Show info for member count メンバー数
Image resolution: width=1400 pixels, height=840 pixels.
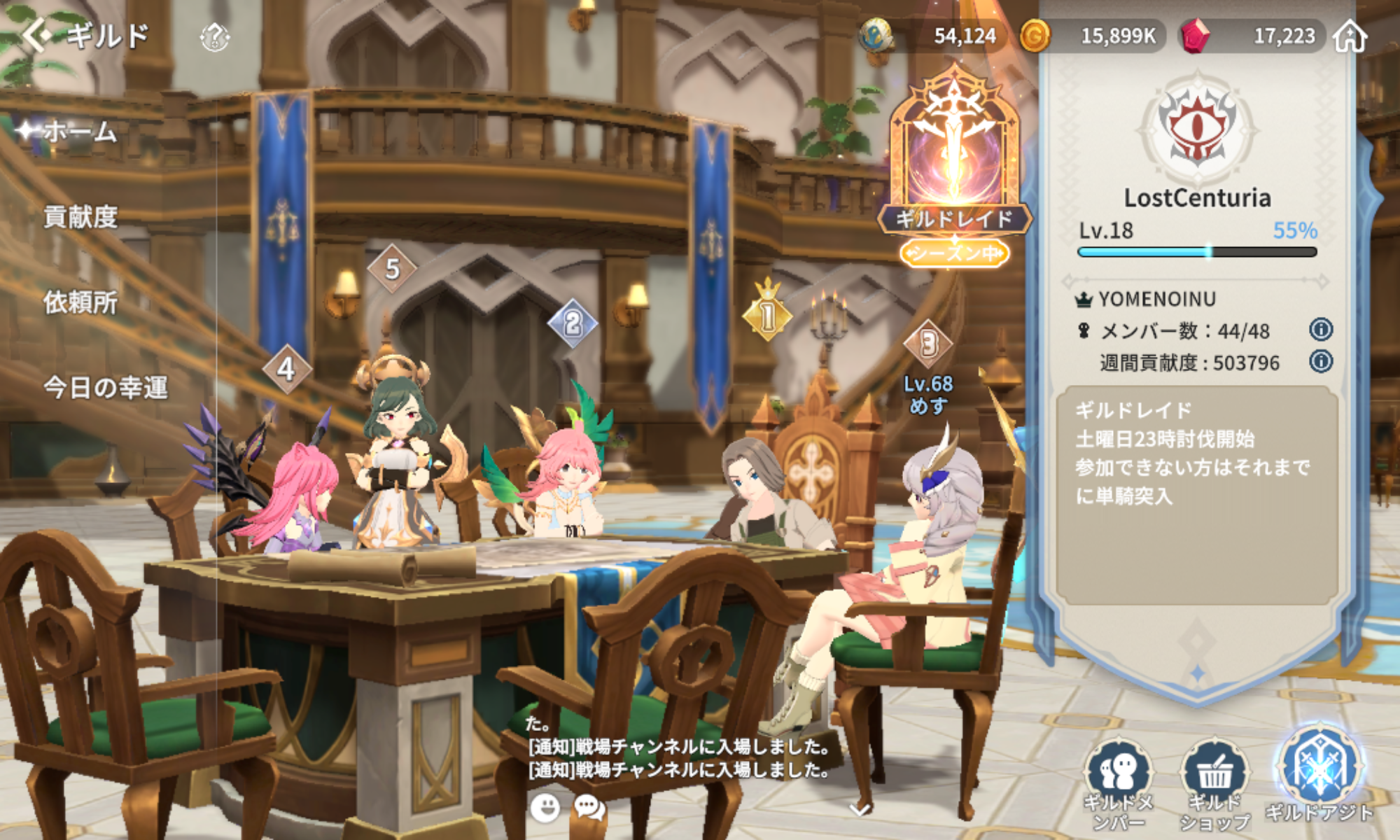click(1320, 330)
